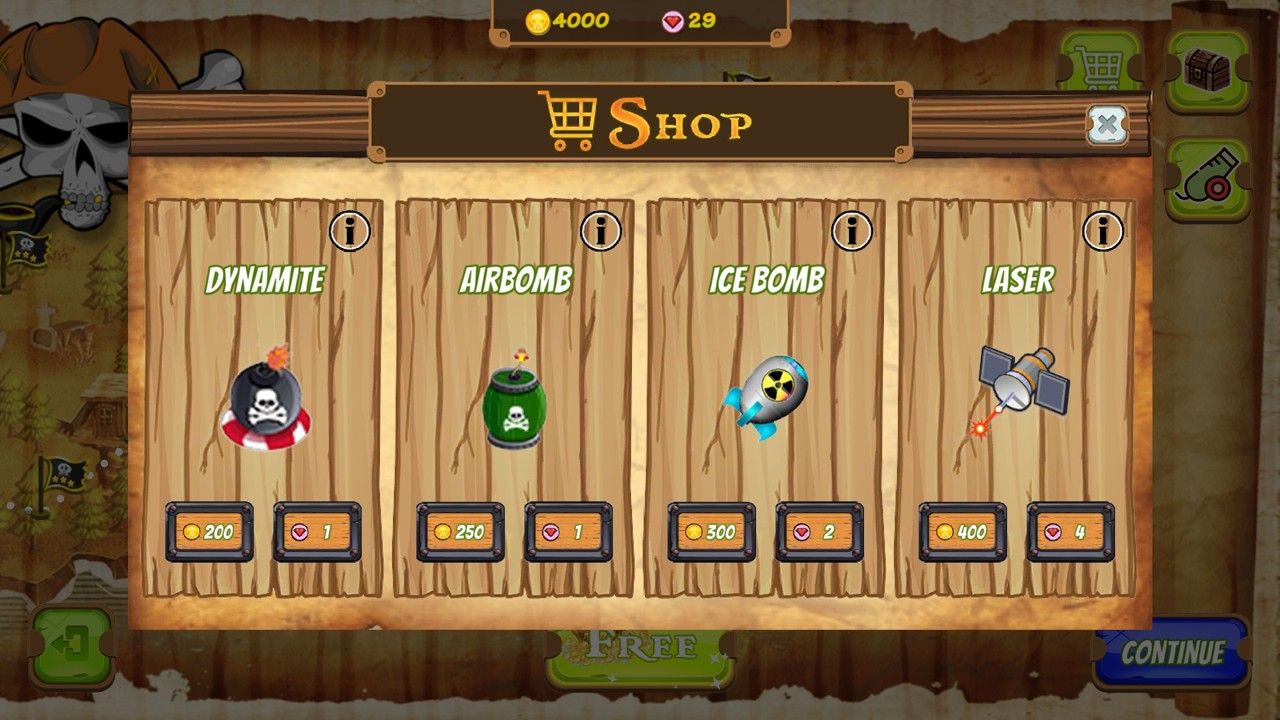The image size is (1280, 720).
Task: Buy Airbomb for 1 gem
Action: [568, 532]
